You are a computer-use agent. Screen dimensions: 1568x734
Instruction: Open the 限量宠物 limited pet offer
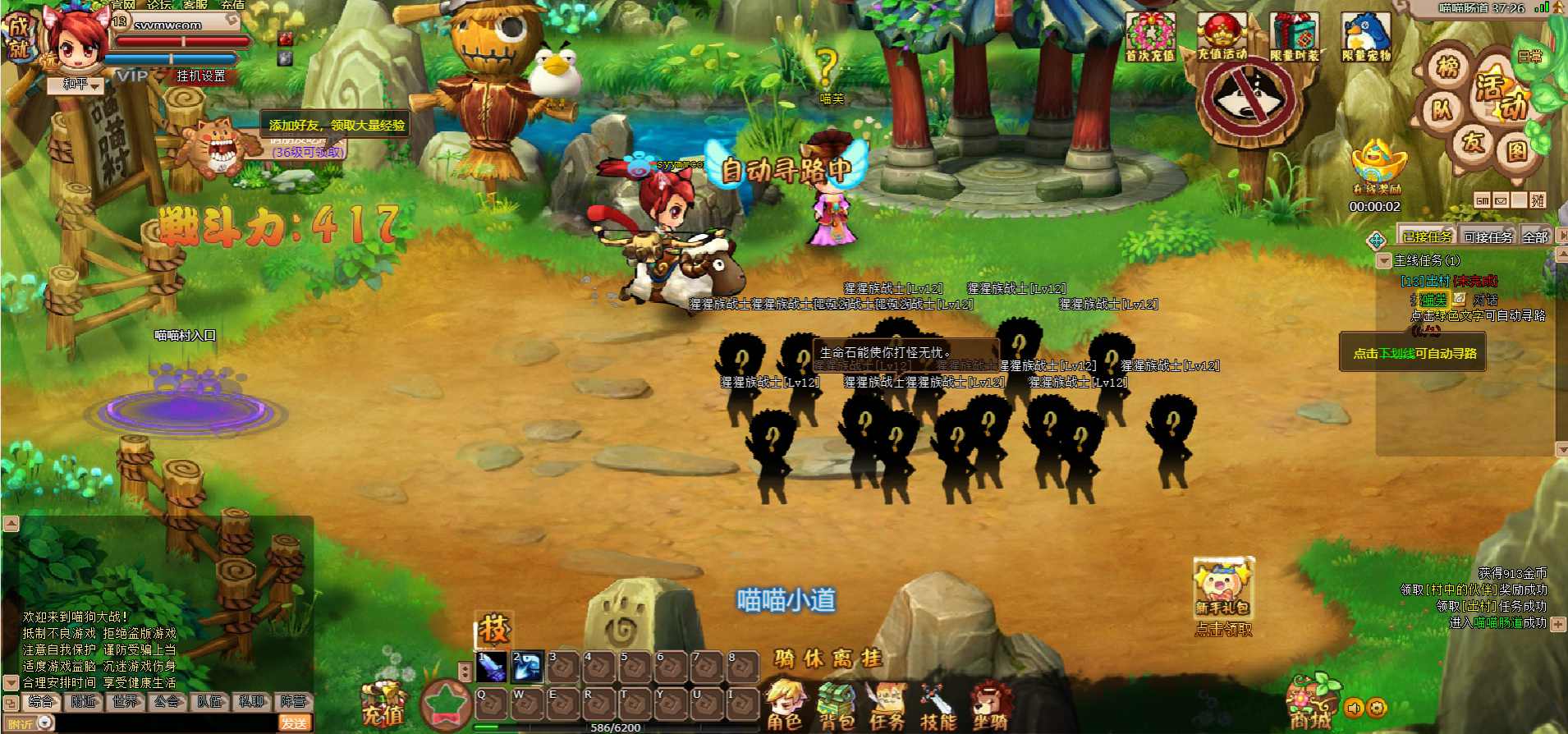coord(1366,38)
